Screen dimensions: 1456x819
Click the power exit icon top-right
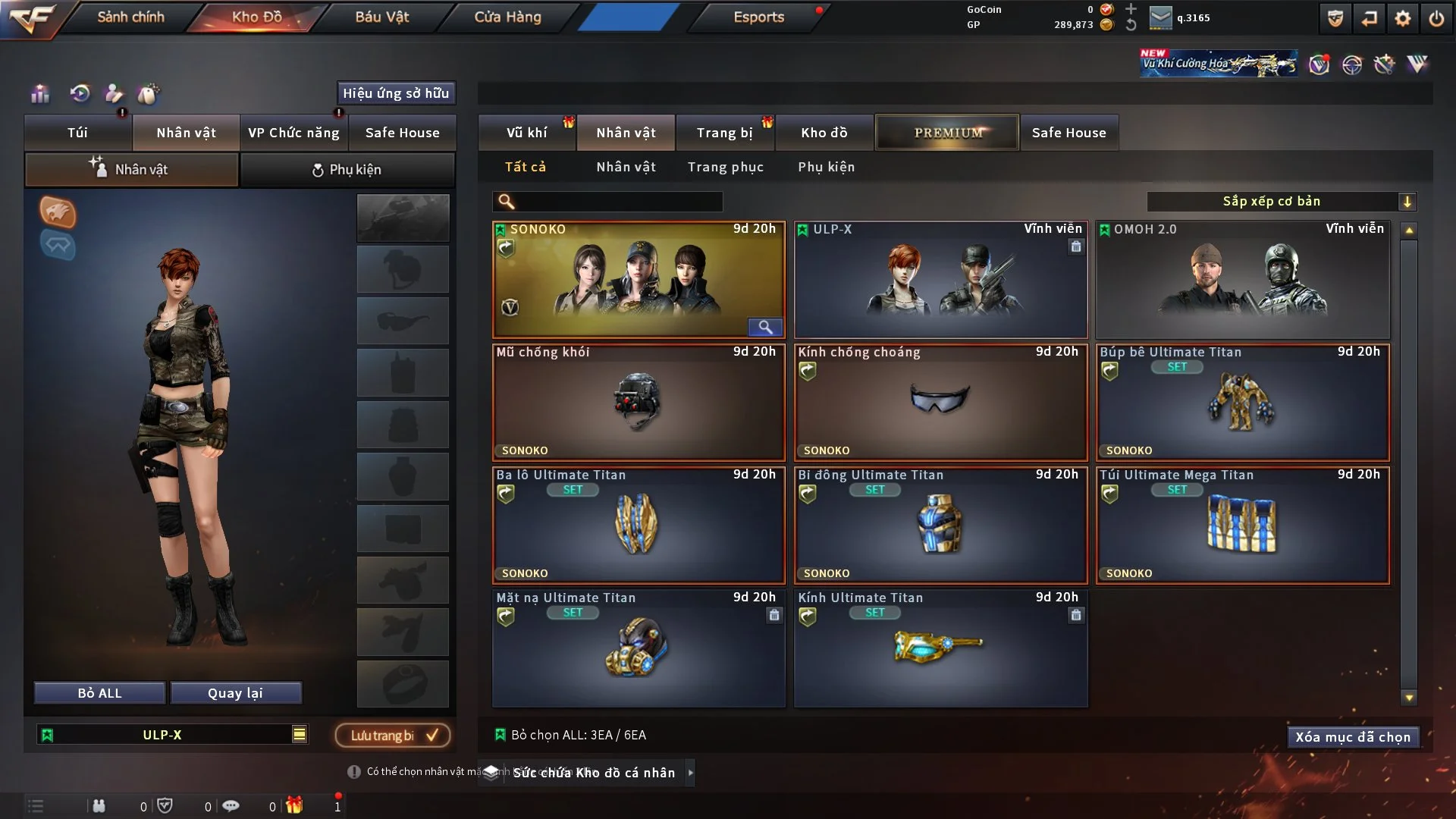[1438, 17]
